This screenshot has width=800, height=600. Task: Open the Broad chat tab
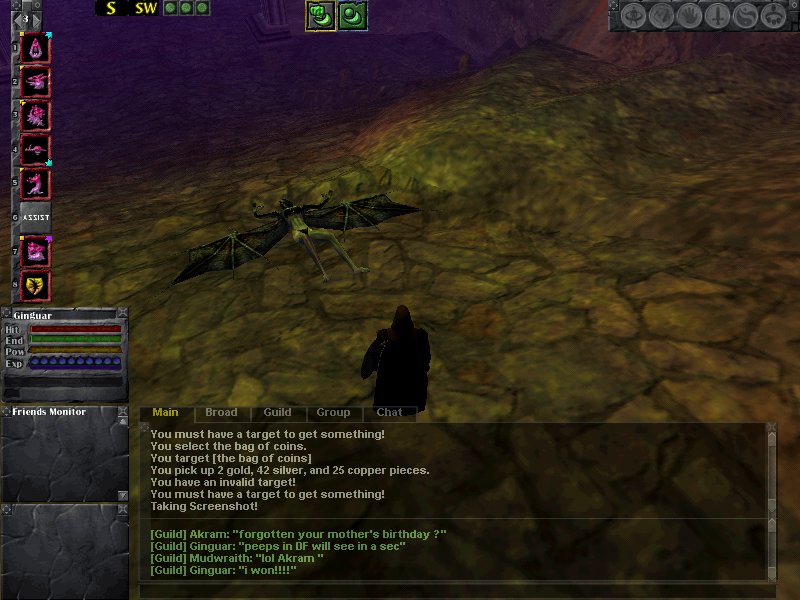[221, 412]
